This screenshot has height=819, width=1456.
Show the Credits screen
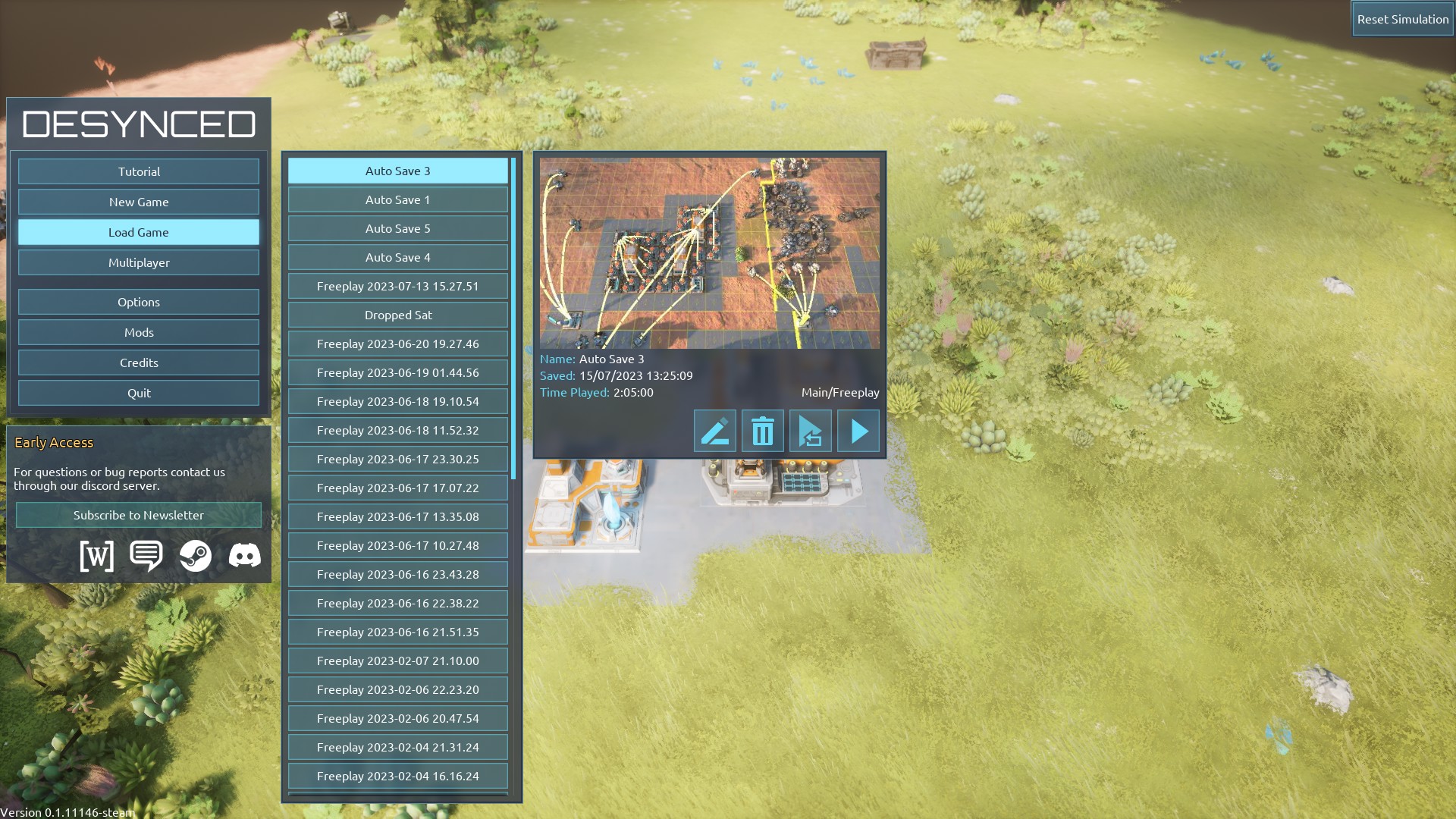[139, 362]
